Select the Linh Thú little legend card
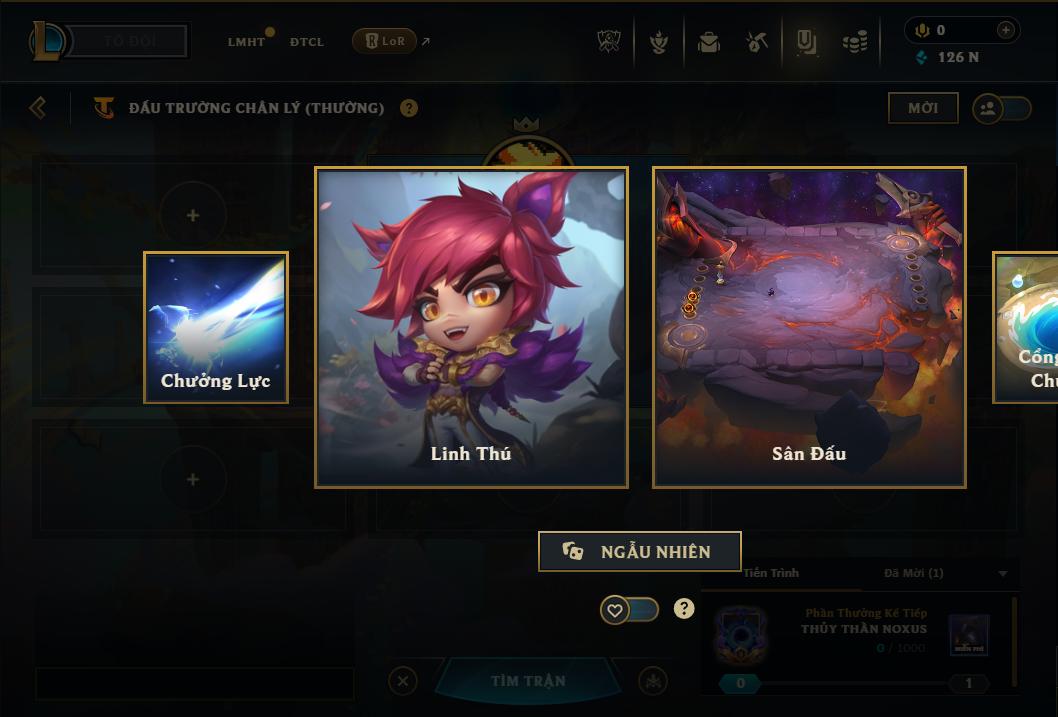The height and width of the screenshot is (717, 1058). coord(471,327)
